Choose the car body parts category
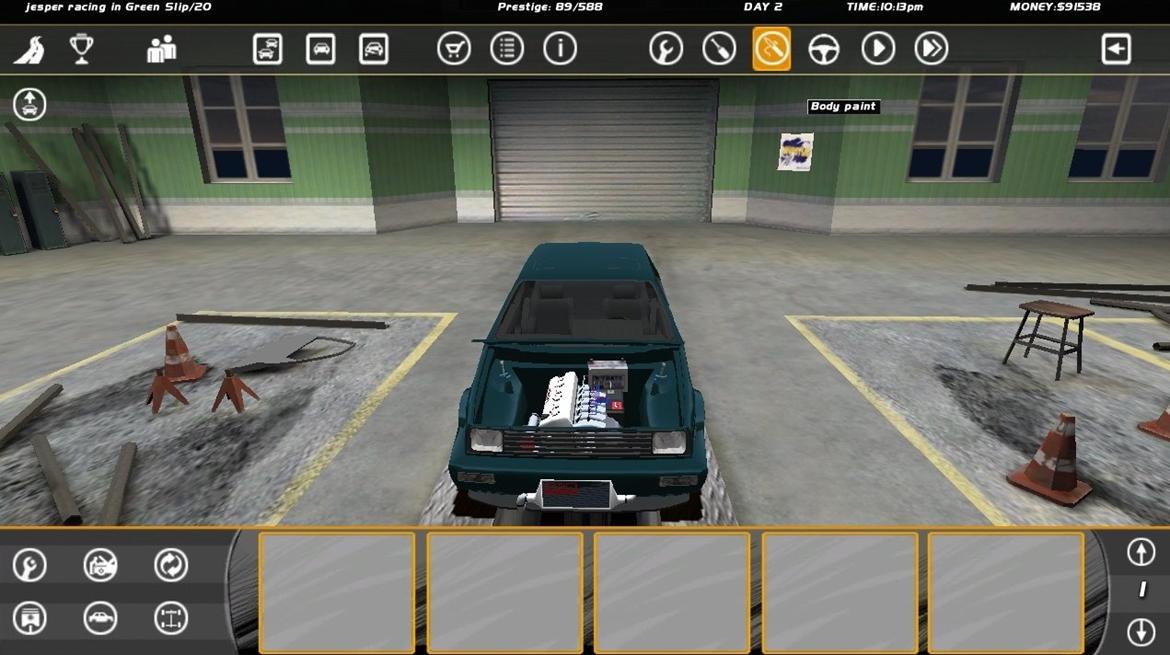The height and width of the screenshot is (655, 1170). click(100, 618)
